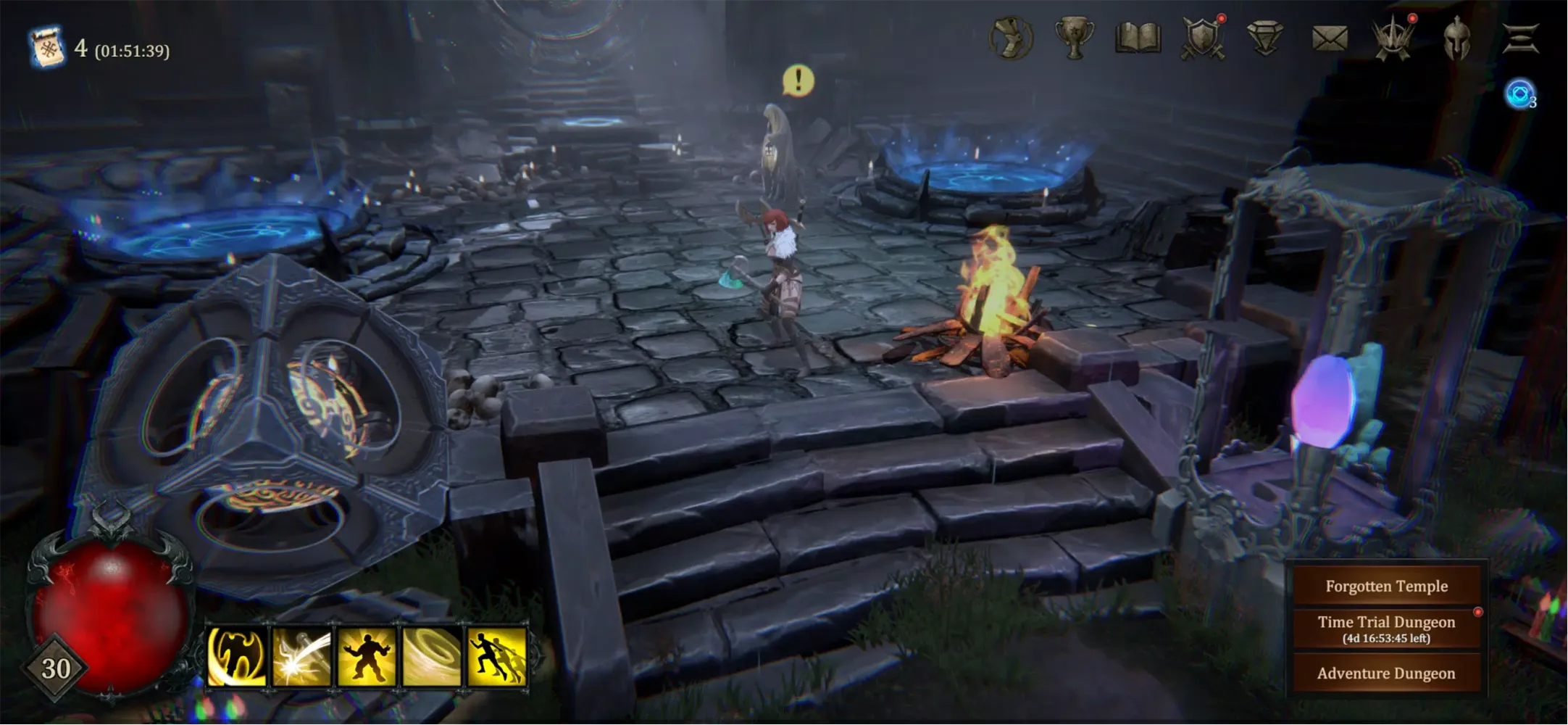Click the quest scroll tracker top-left

click(x=45, y=46)
